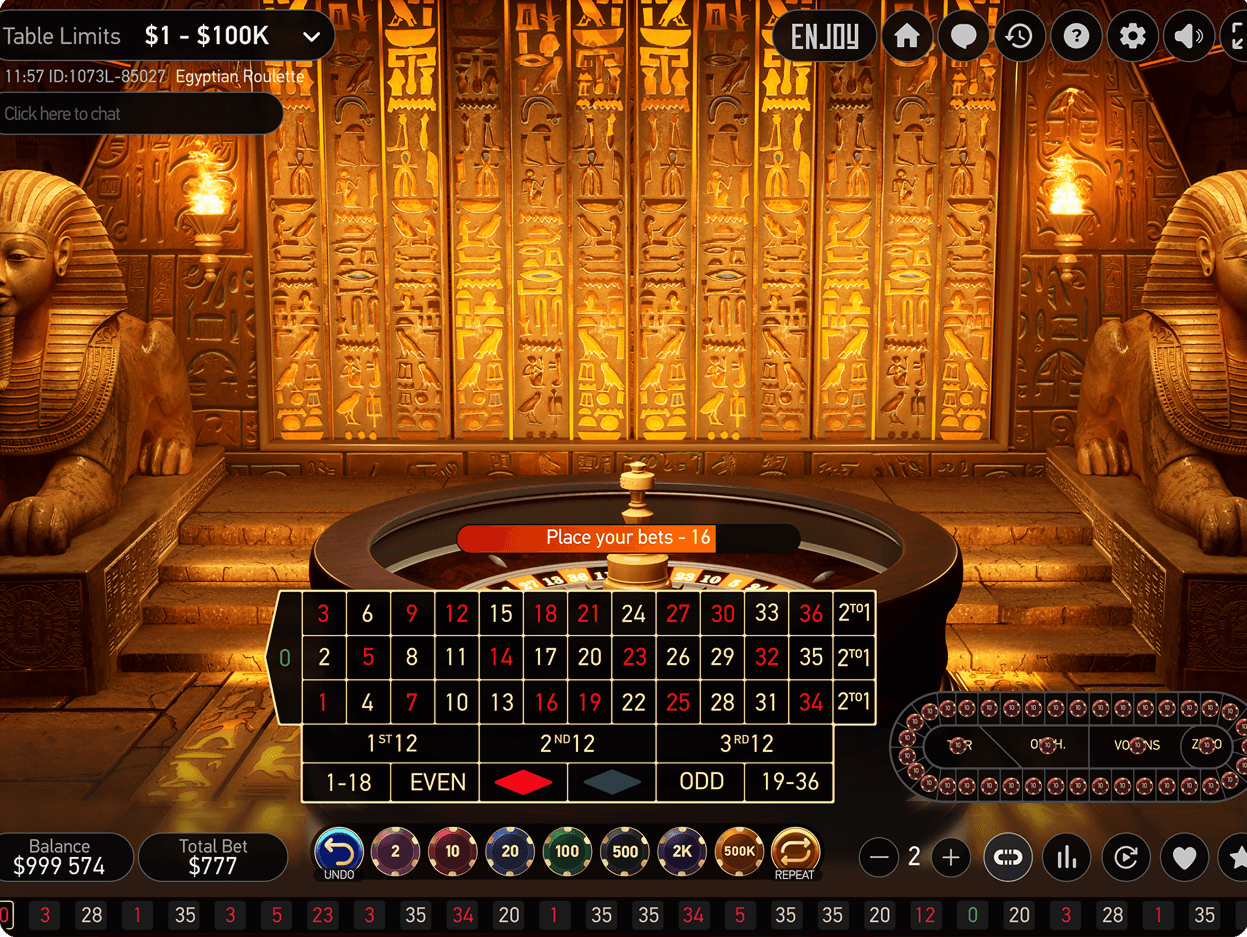Choose the 19-36 high bet
Viewport: 1247px width, 937px height.
(790, 782)
